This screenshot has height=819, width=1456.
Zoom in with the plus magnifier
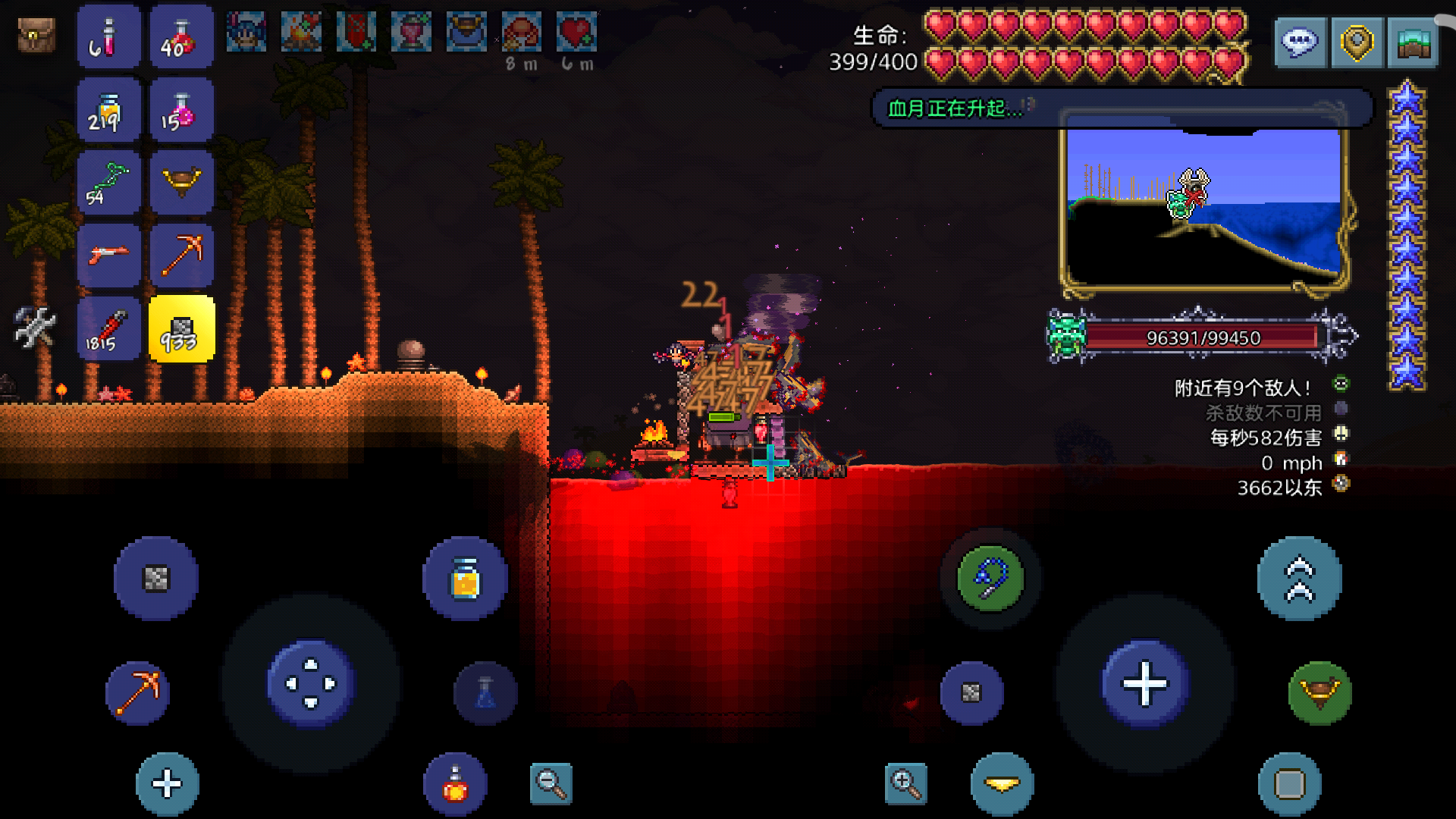905,783
